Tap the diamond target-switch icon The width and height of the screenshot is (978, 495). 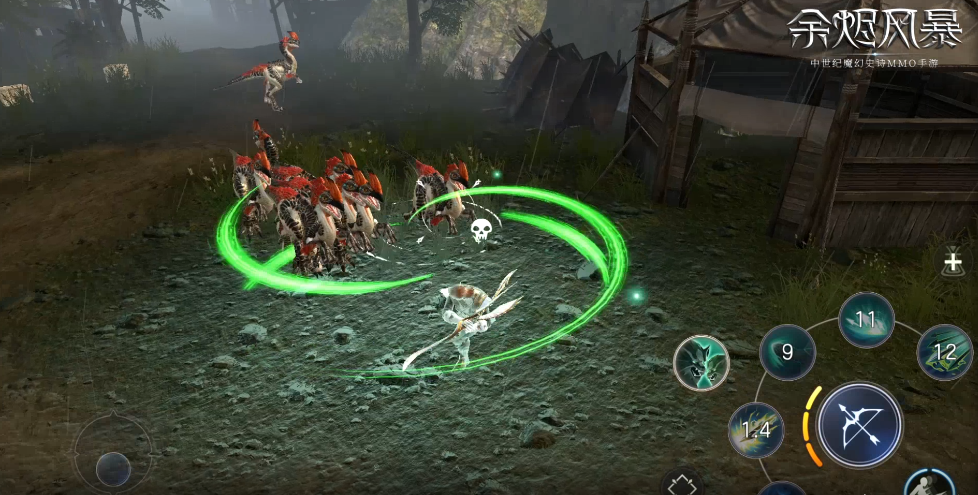pos(683,485)
